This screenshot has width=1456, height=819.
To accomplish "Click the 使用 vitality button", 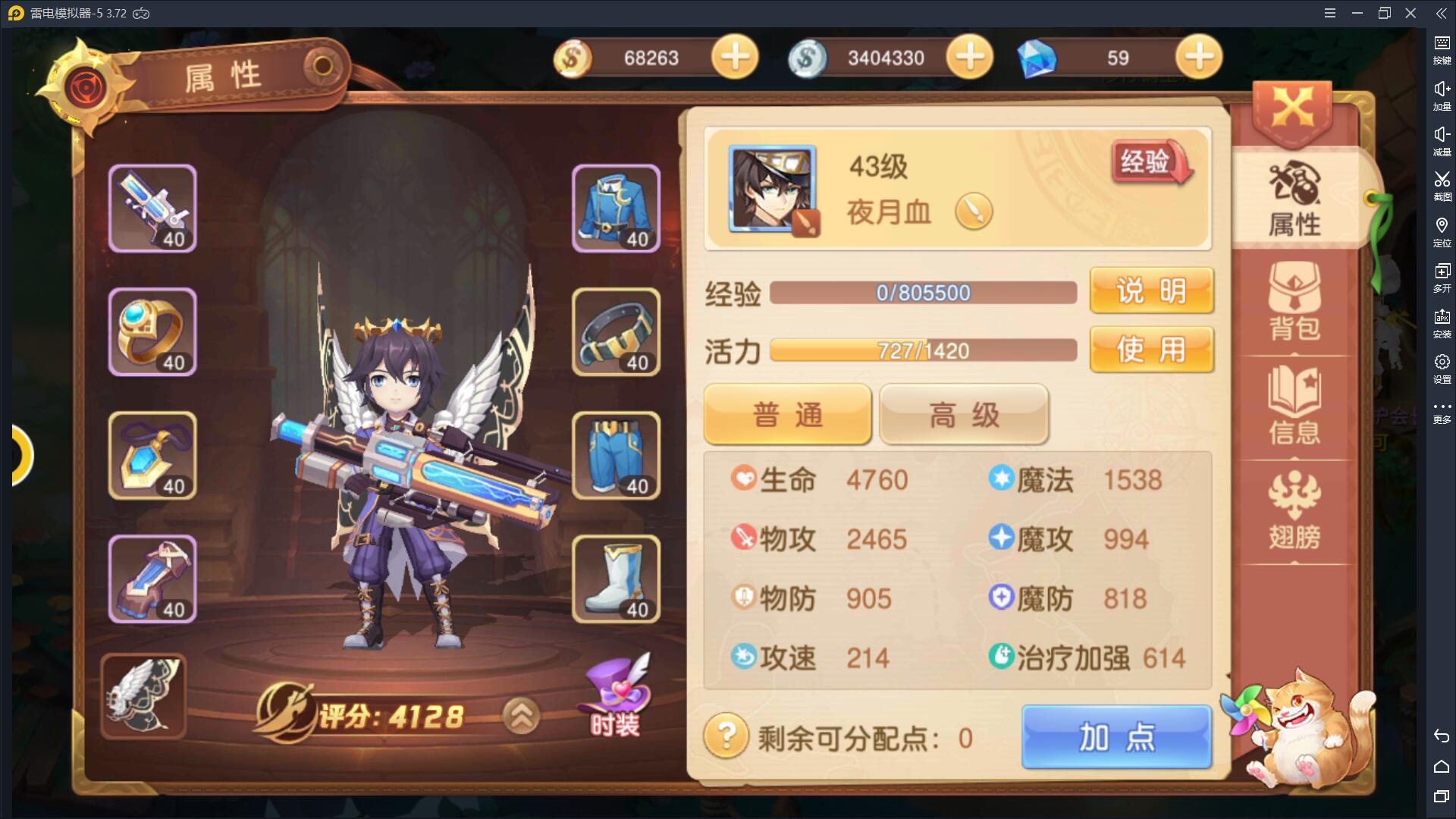I will tap(1151, 350).
